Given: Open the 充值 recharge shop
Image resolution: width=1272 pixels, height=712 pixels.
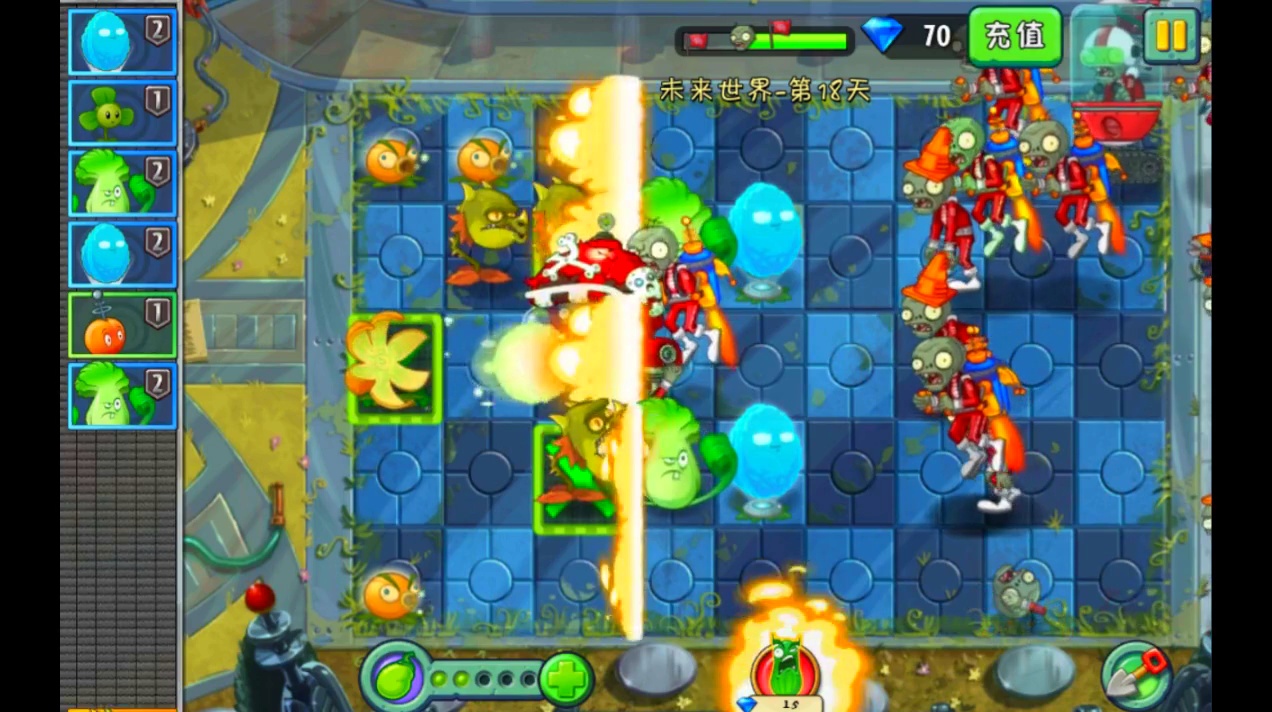Looking at the screenshot, I should point(1014,36).
